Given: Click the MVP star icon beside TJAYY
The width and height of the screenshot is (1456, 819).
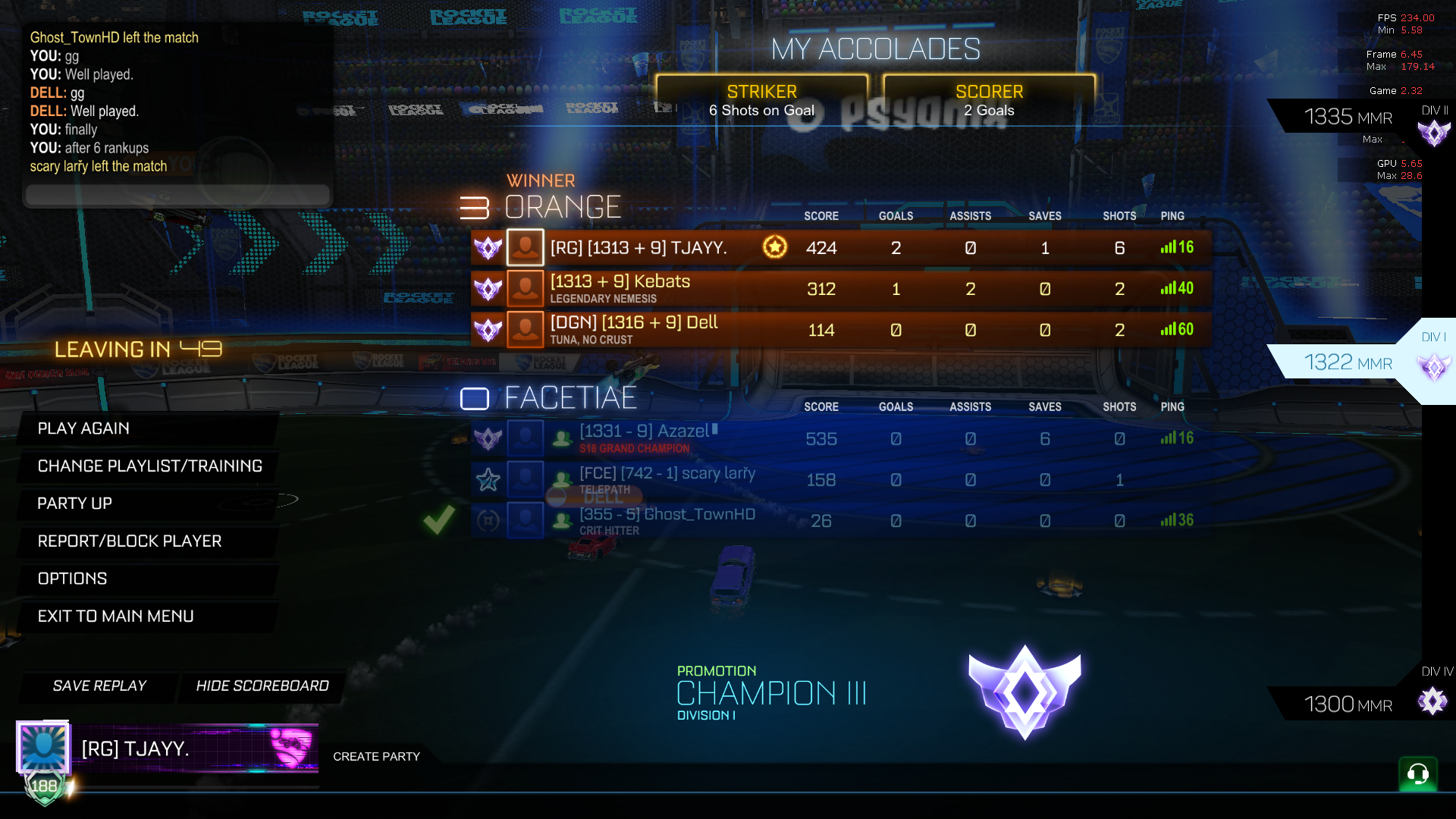Looking at the screenshot, I should pos(774,247).
